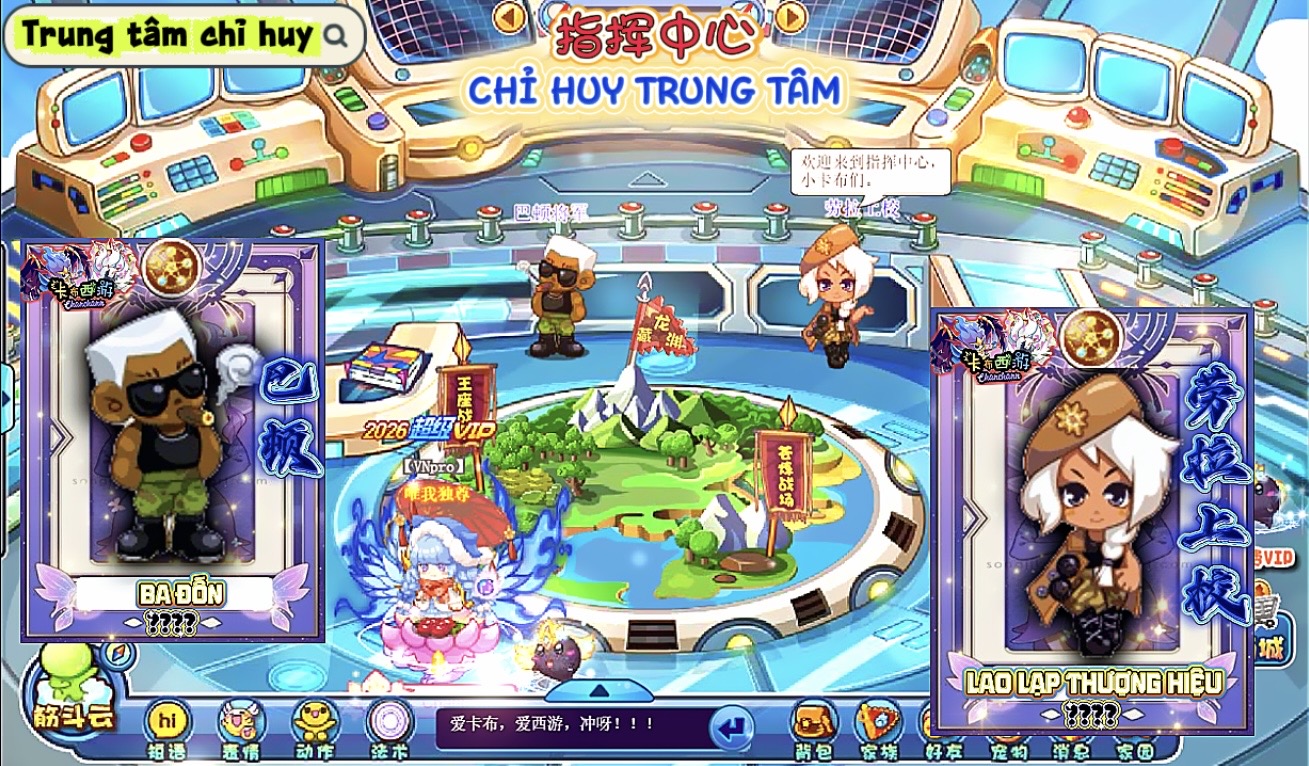This screenshot has width=1309, height=766.
Task: Click the Trung tâm chỉ huy search box
Action: click(x=180, y=35)
